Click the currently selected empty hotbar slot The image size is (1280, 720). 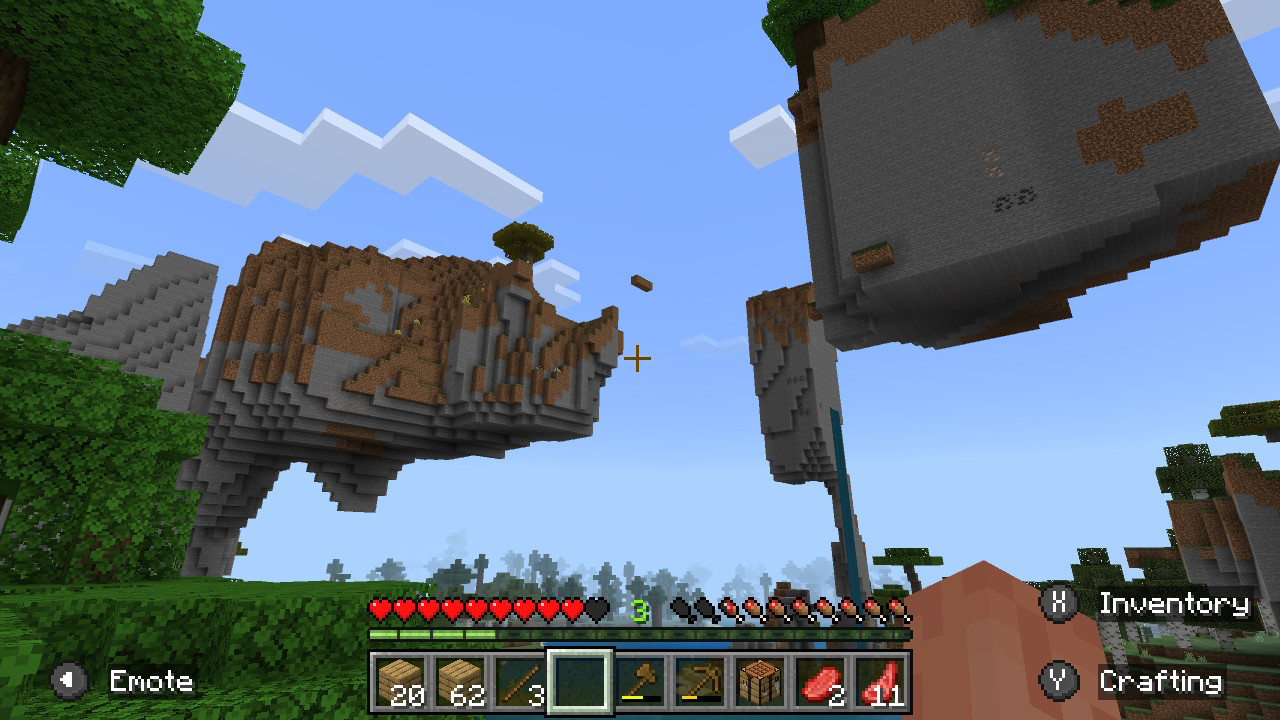[x=580, y=683]
